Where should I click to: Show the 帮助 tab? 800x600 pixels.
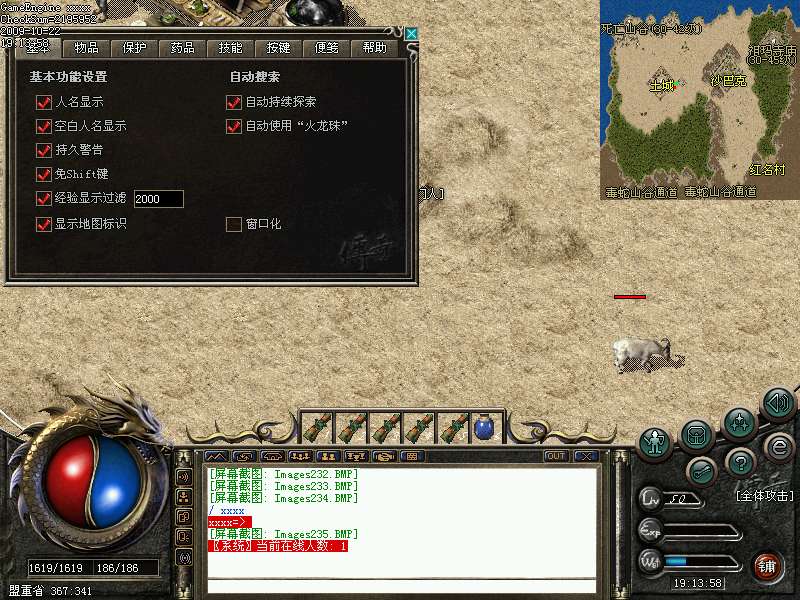[x=374, y=48]
